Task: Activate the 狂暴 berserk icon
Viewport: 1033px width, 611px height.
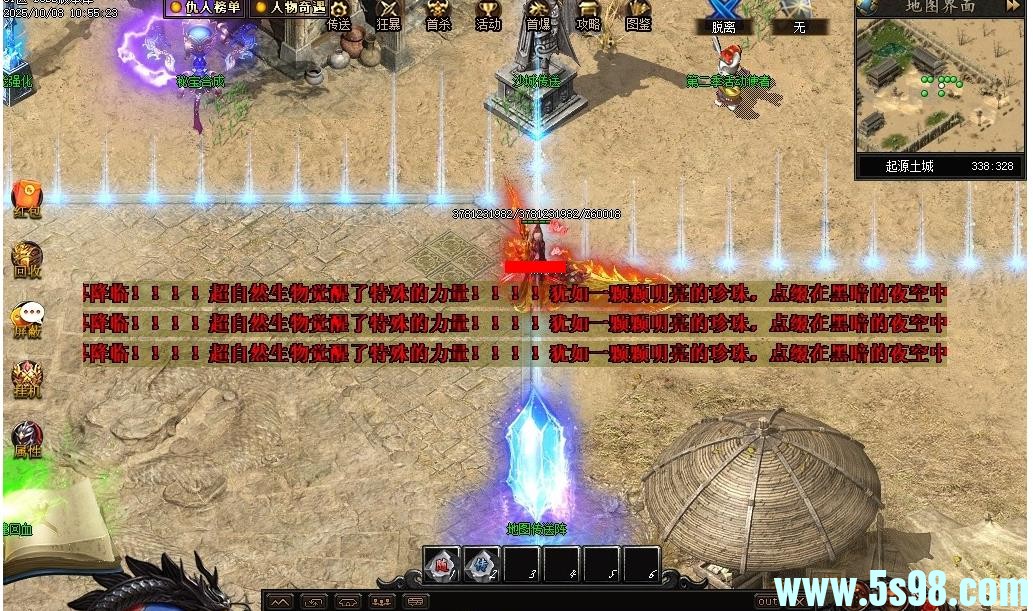Action: pos(388,15)
